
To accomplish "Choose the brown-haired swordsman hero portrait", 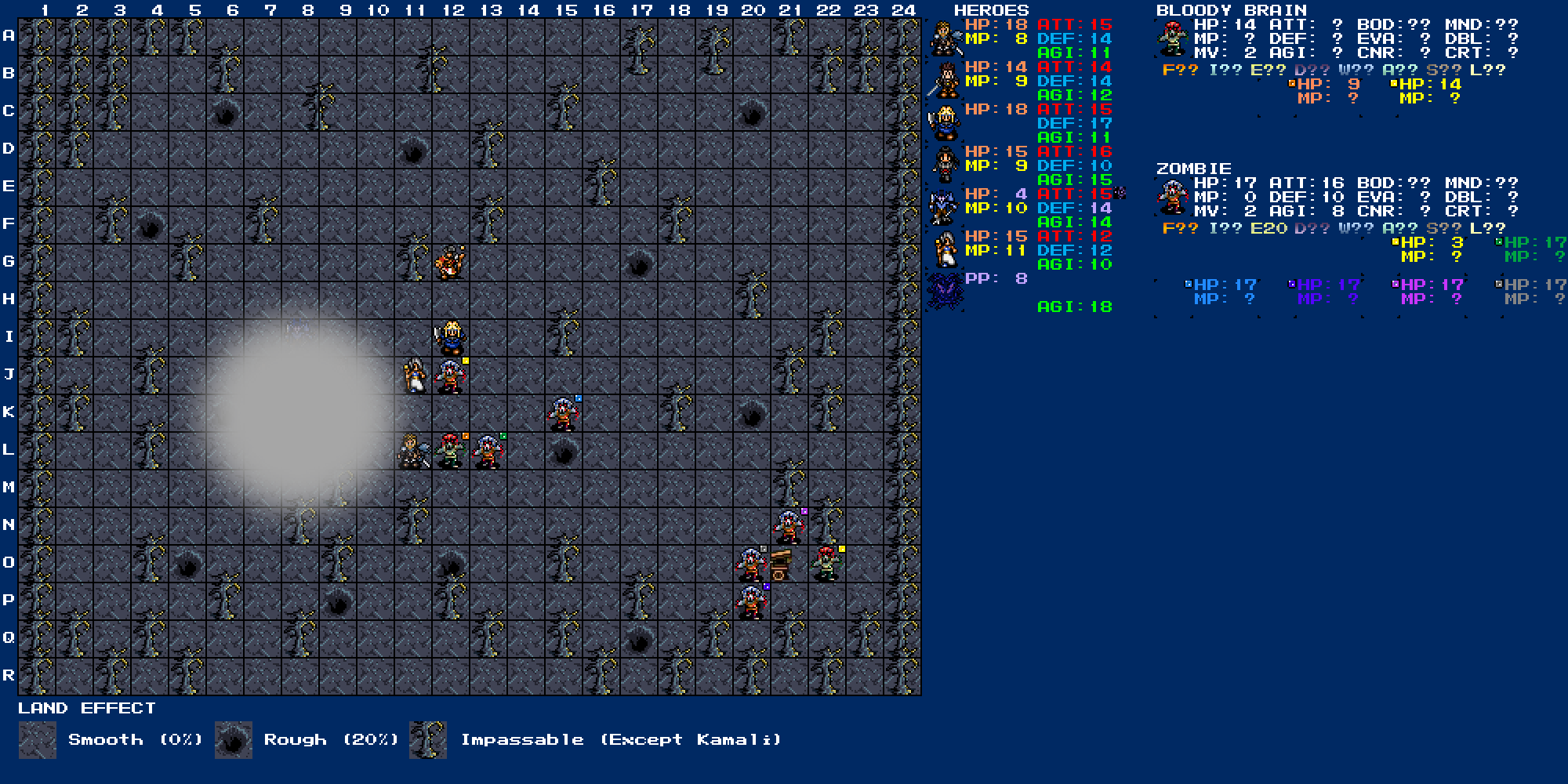I will pyautogui.click(x=944, y=81).
